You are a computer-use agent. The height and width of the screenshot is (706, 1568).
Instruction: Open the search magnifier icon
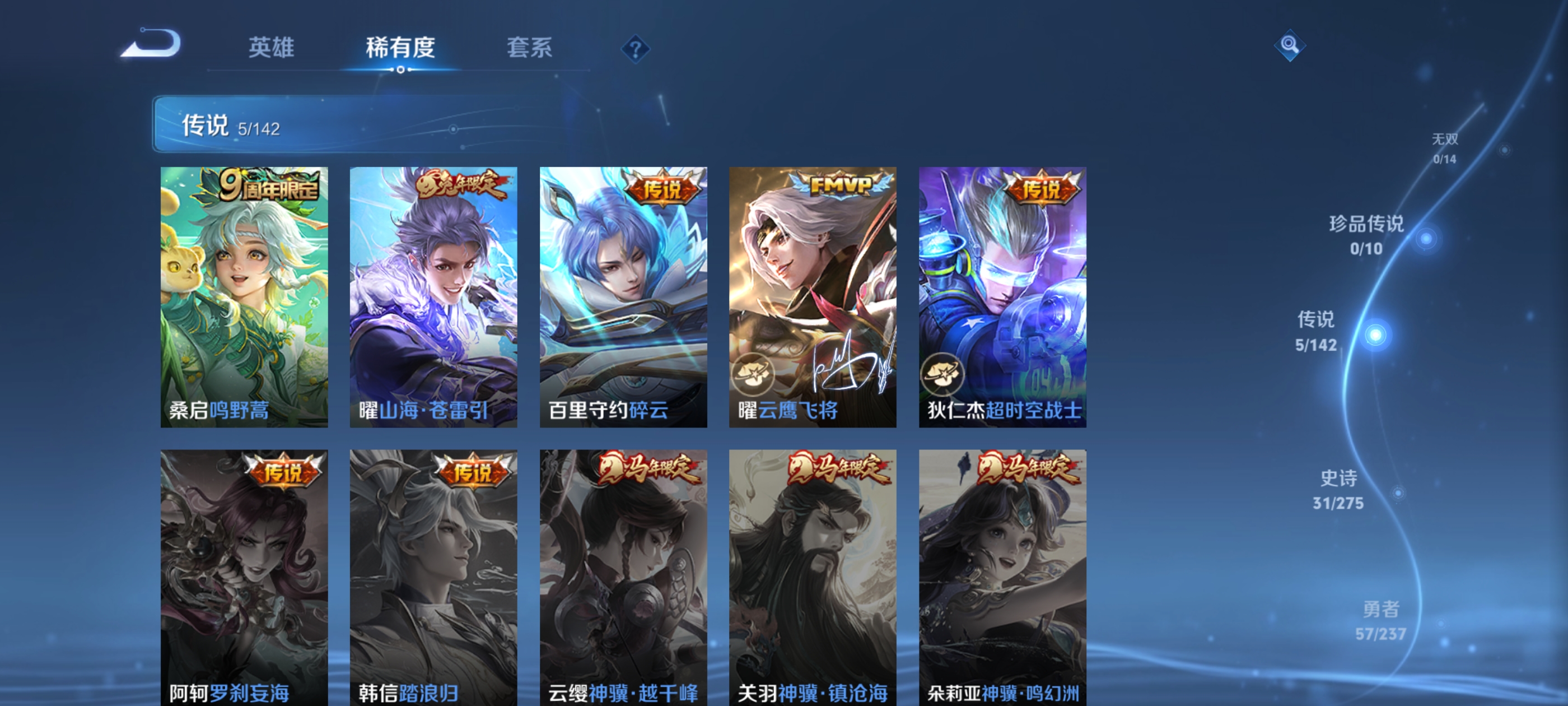click(x=1290, y=45)
